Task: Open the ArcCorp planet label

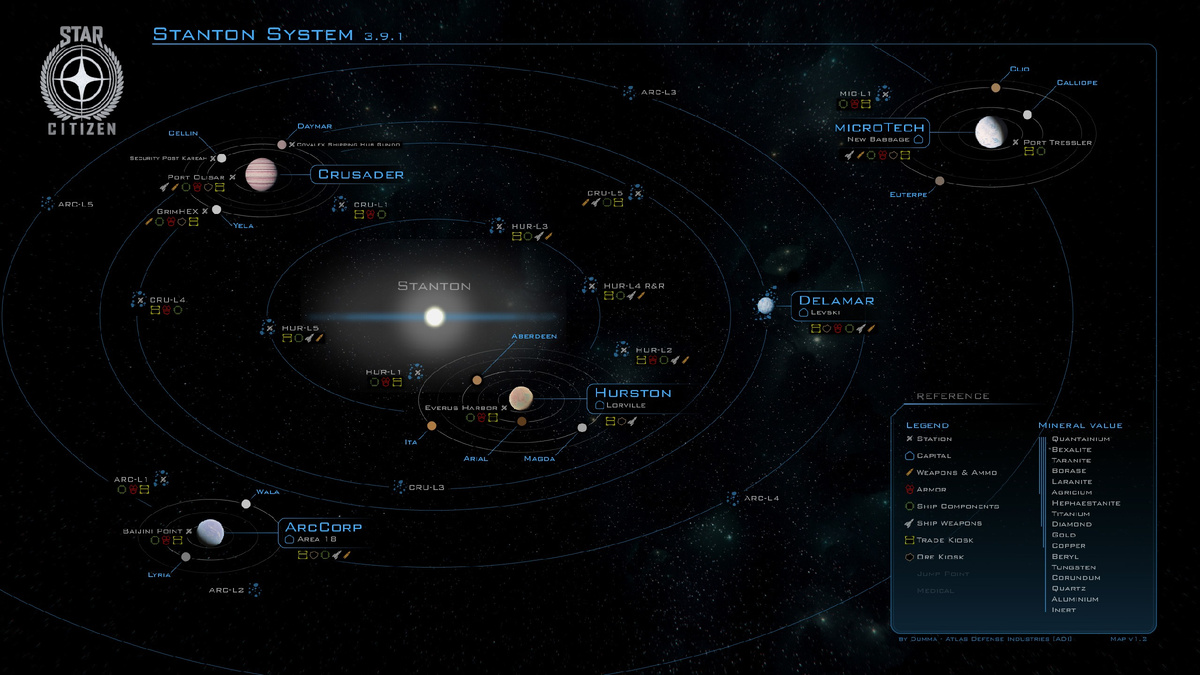Action: pos(323,527)
